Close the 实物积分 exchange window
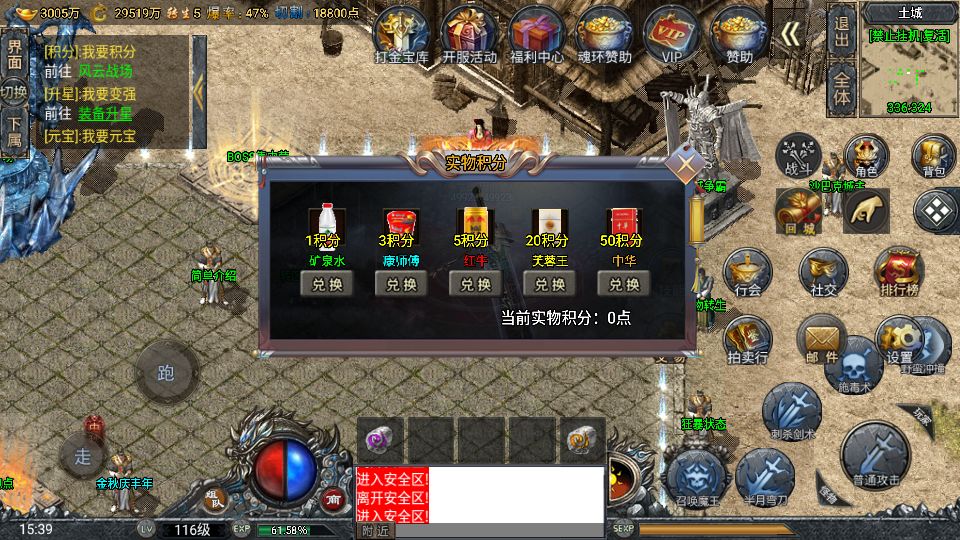This screenshot has width=960, height=540. click(686, 165)
